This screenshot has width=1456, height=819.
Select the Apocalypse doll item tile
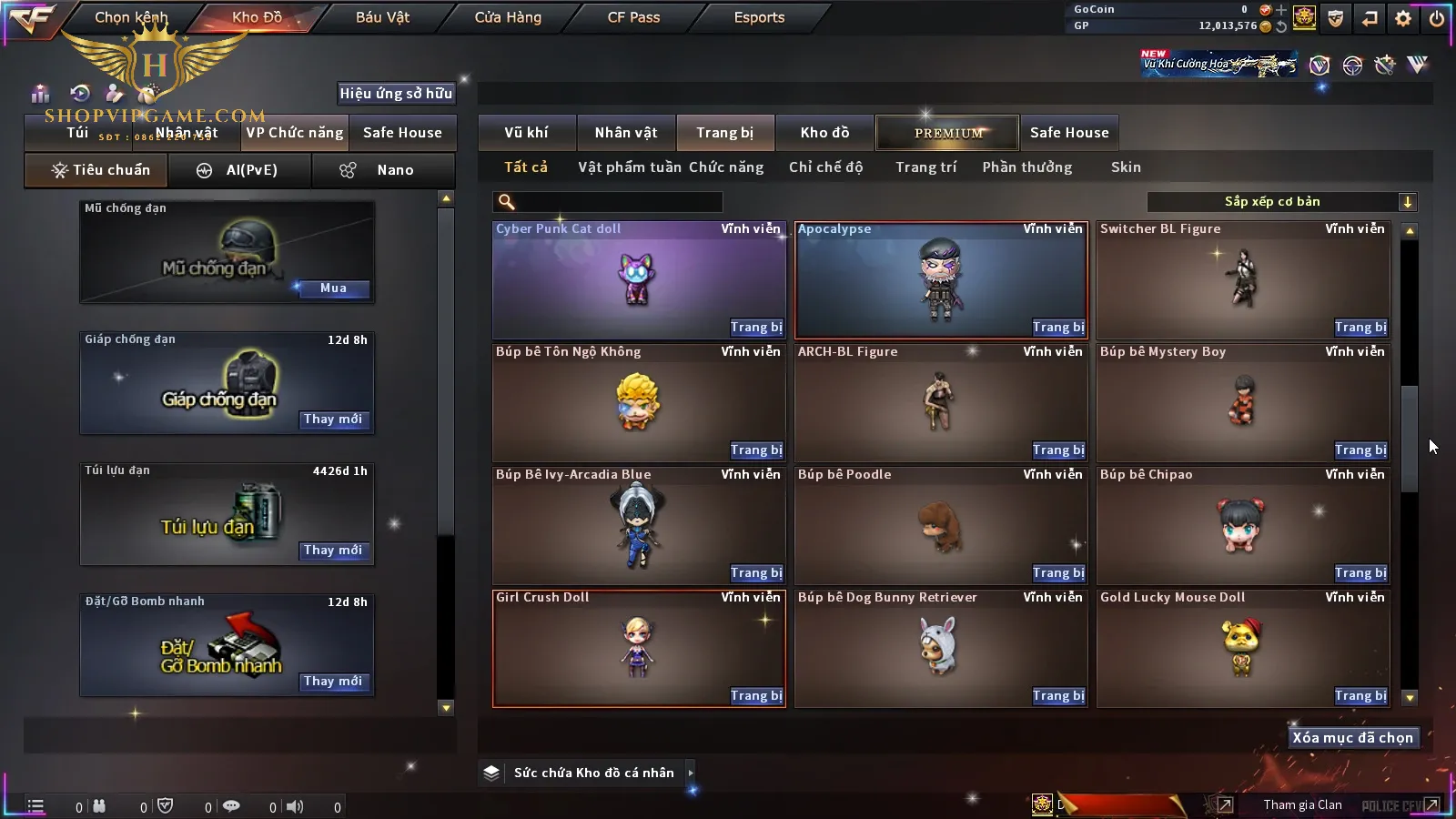(x=941, y=280)
